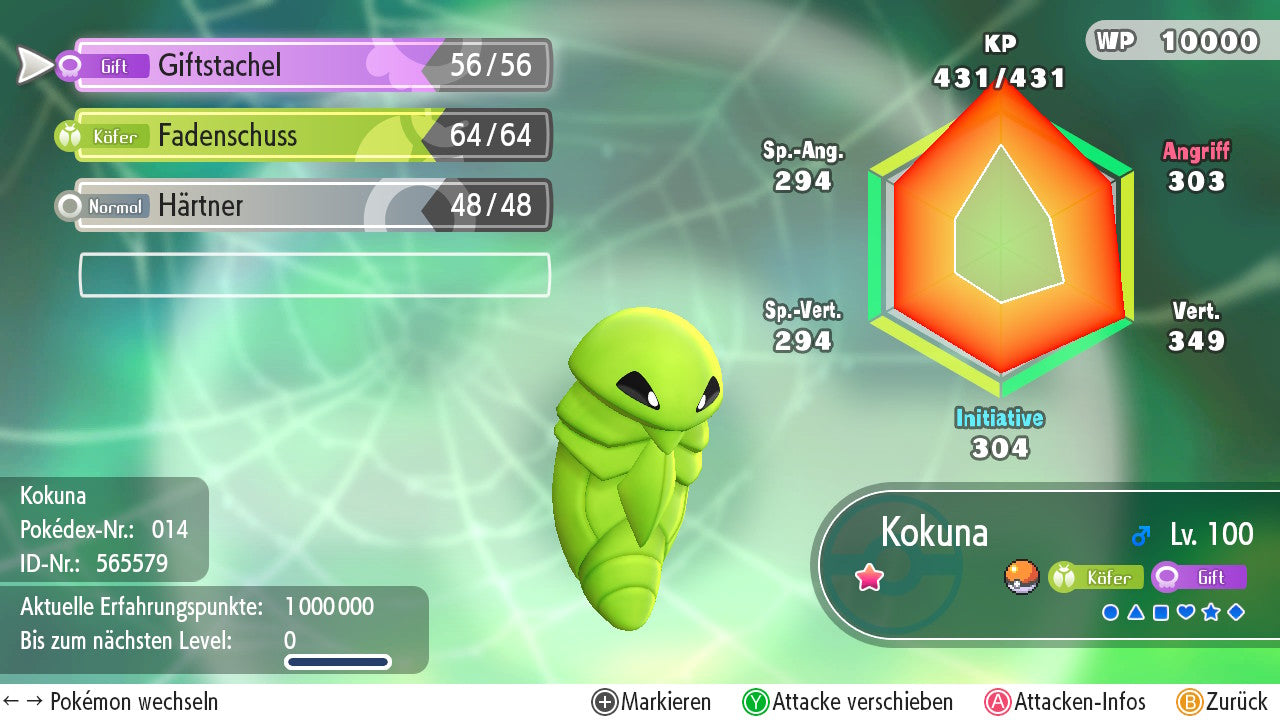Switch Pokémon via Pokémon wechseln
The image size is (1280, 720).
pyautogui.click(x=110, y=702)
